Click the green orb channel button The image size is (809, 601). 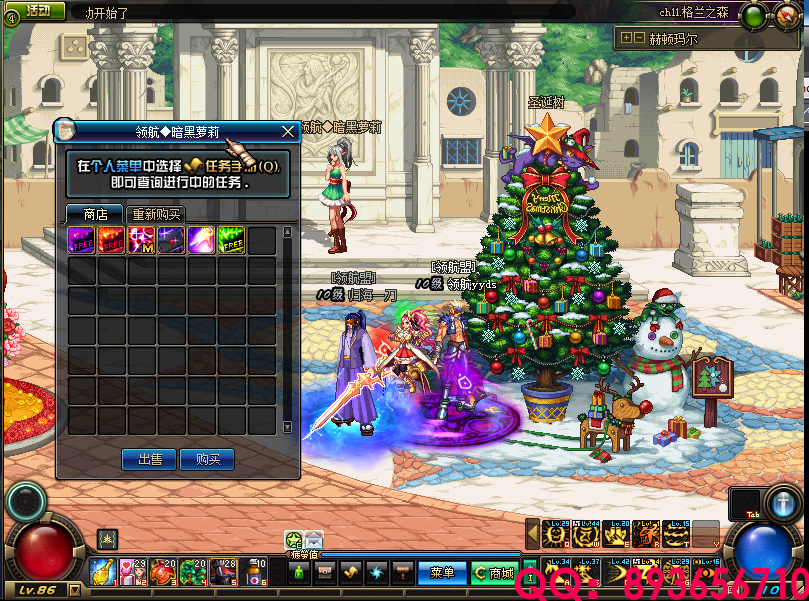pyautogui.click(x=754, y=15)
